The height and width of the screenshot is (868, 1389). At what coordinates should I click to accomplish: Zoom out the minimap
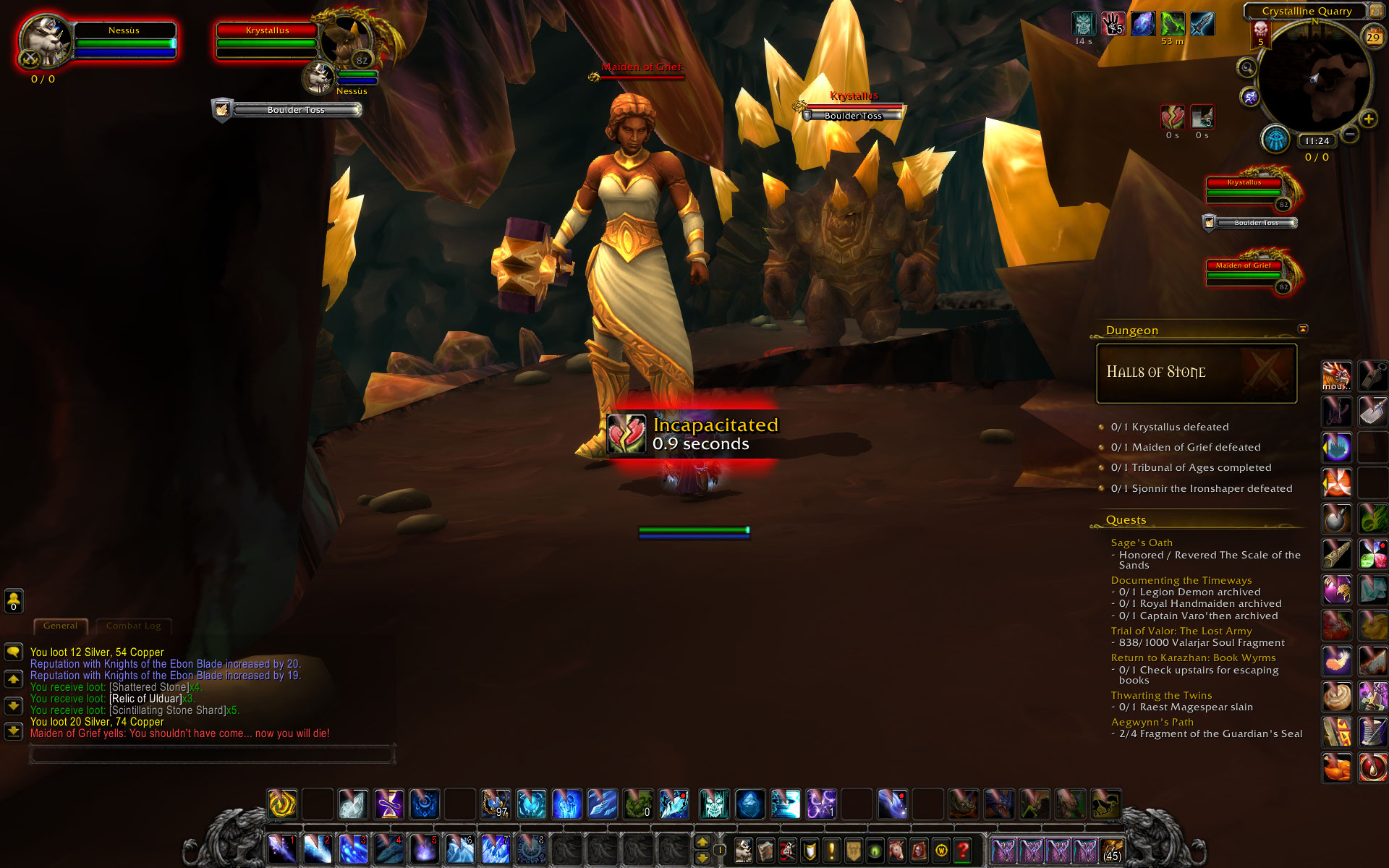[x=1349, y=135]
